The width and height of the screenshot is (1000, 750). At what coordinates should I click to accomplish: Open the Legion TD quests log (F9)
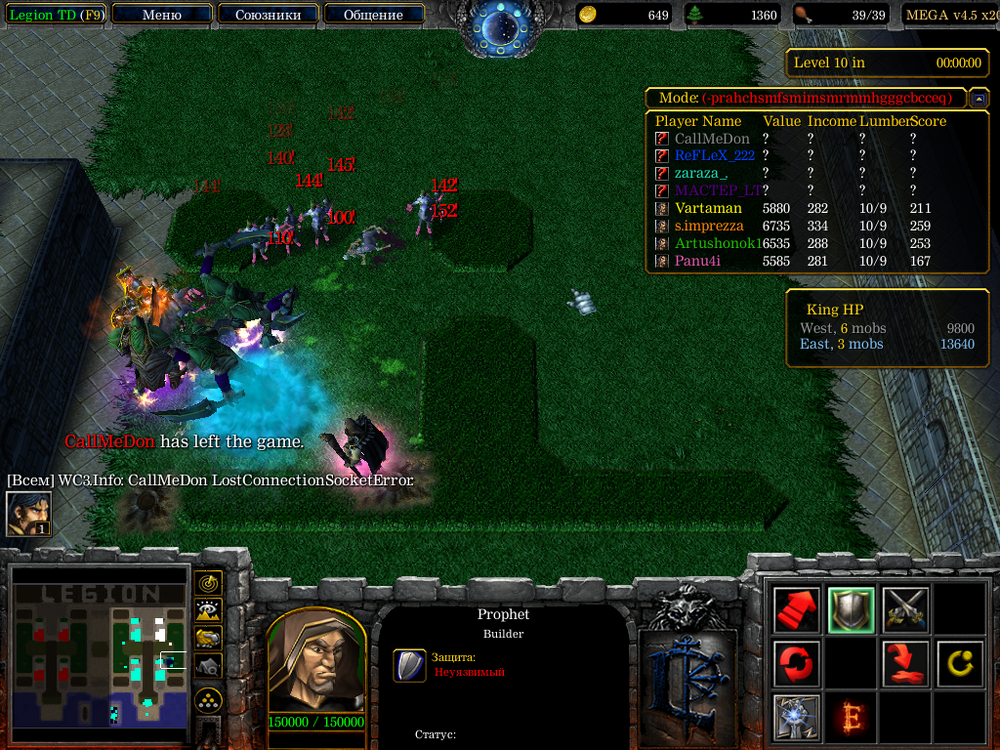coord(56,15)
